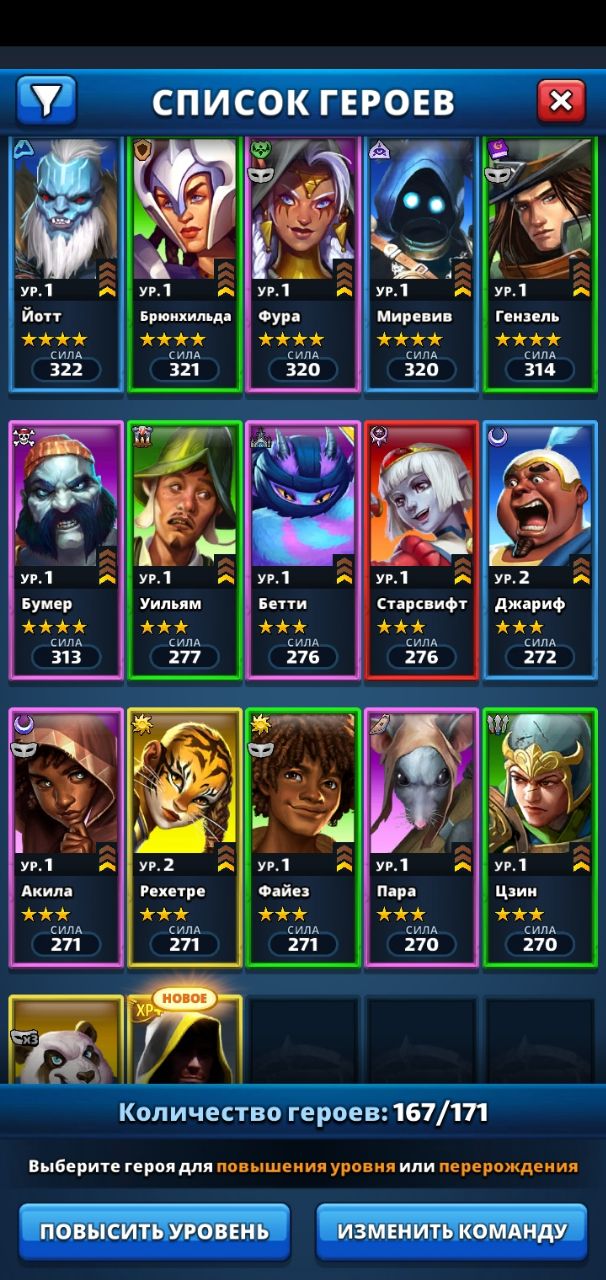This screenshot has width=606, height=1280.
Task: Open the hero filter funnel button
Action: 46,100
